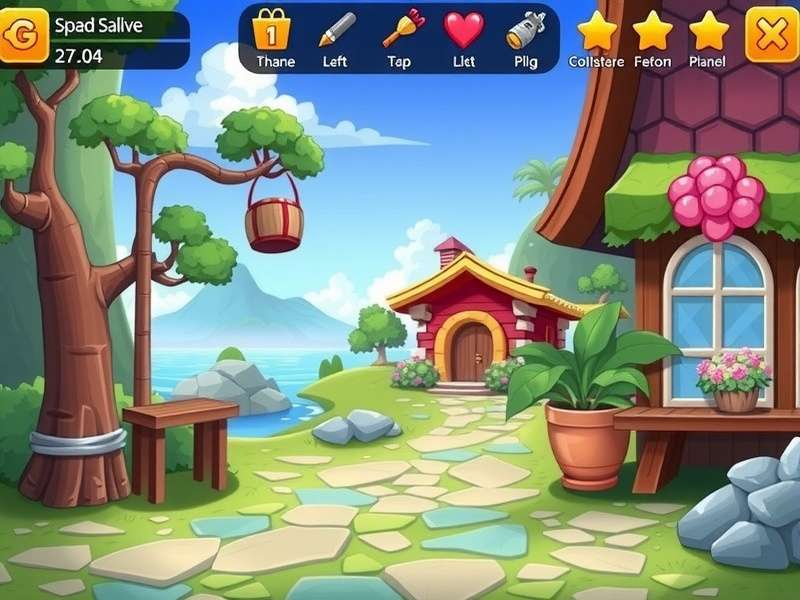Open the Thane shopping bag
This screenshot has height=600, width=800.
click(271, 30)
